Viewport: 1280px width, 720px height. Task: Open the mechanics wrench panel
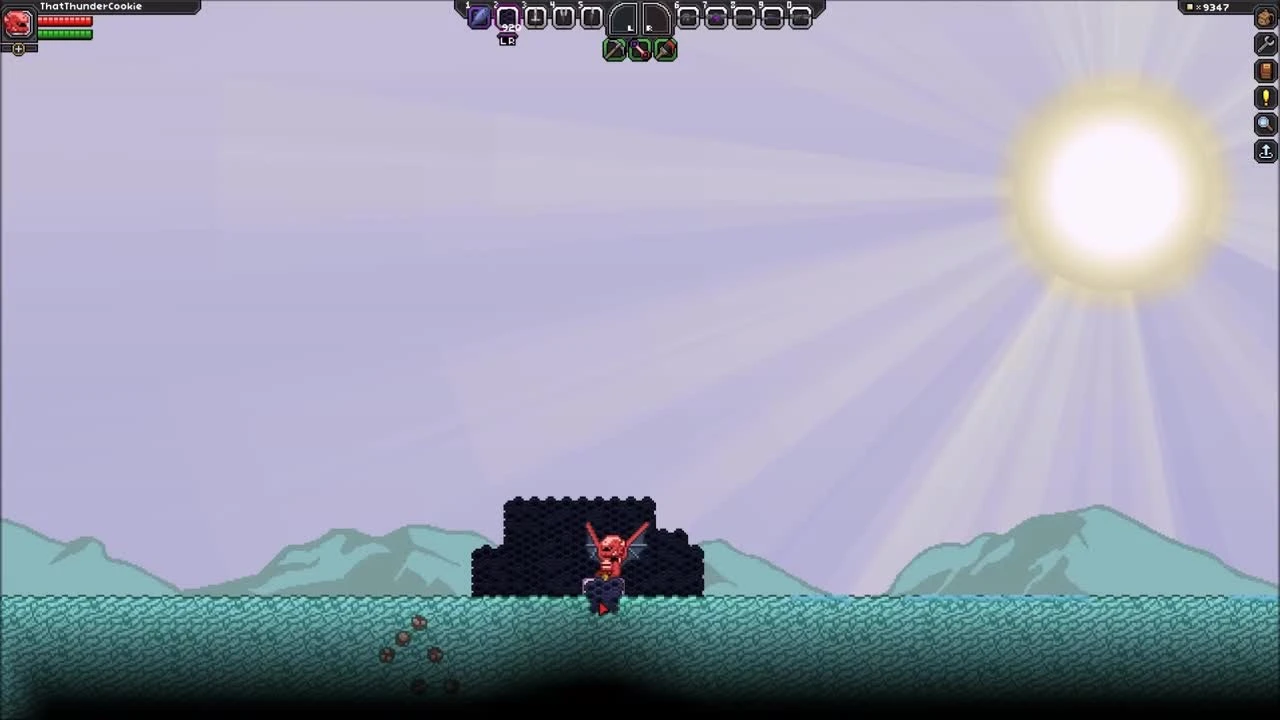[x=1265, y=44]
